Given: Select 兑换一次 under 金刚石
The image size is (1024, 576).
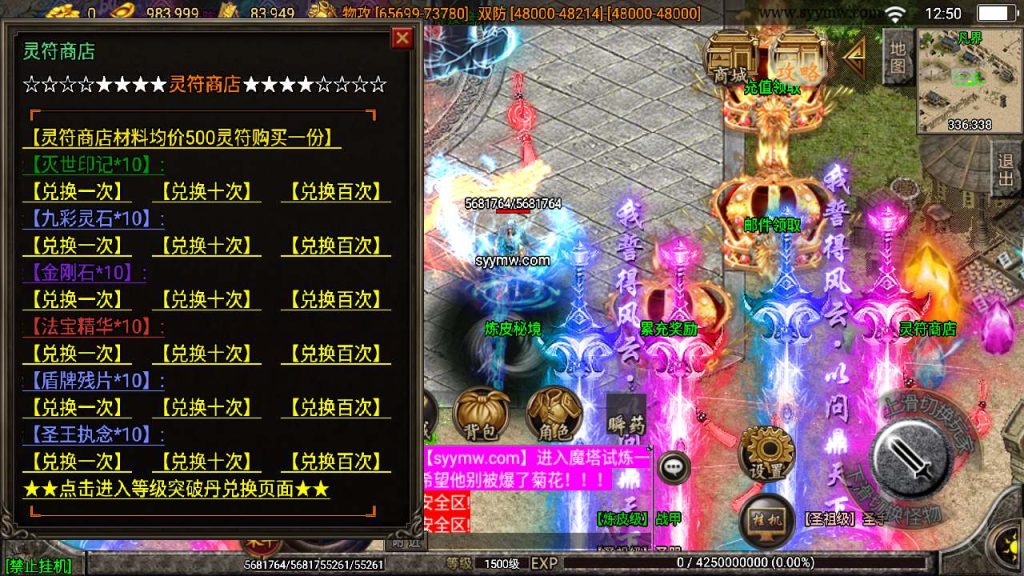Looking at the screenshot, I should click(76, 299).
